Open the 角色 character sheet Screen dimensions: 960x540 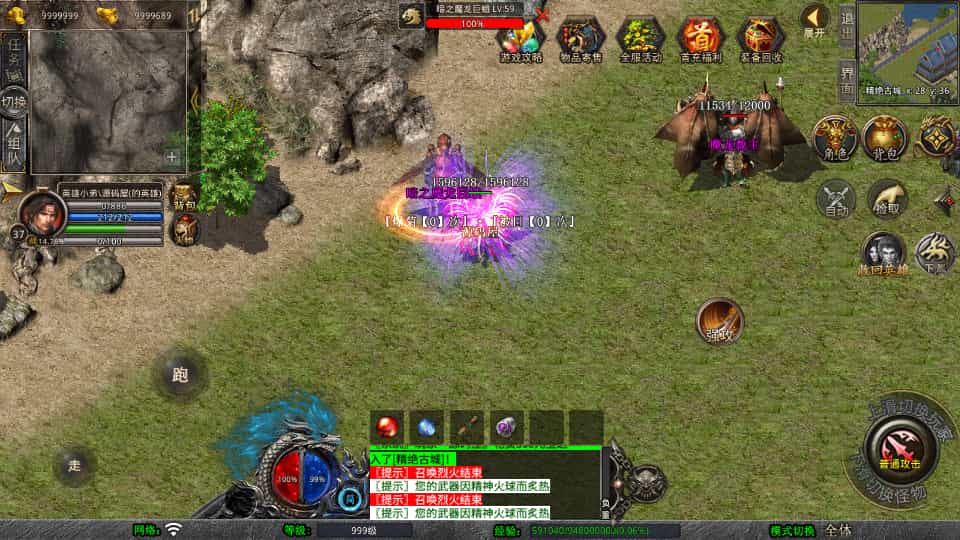coord(833,138)
